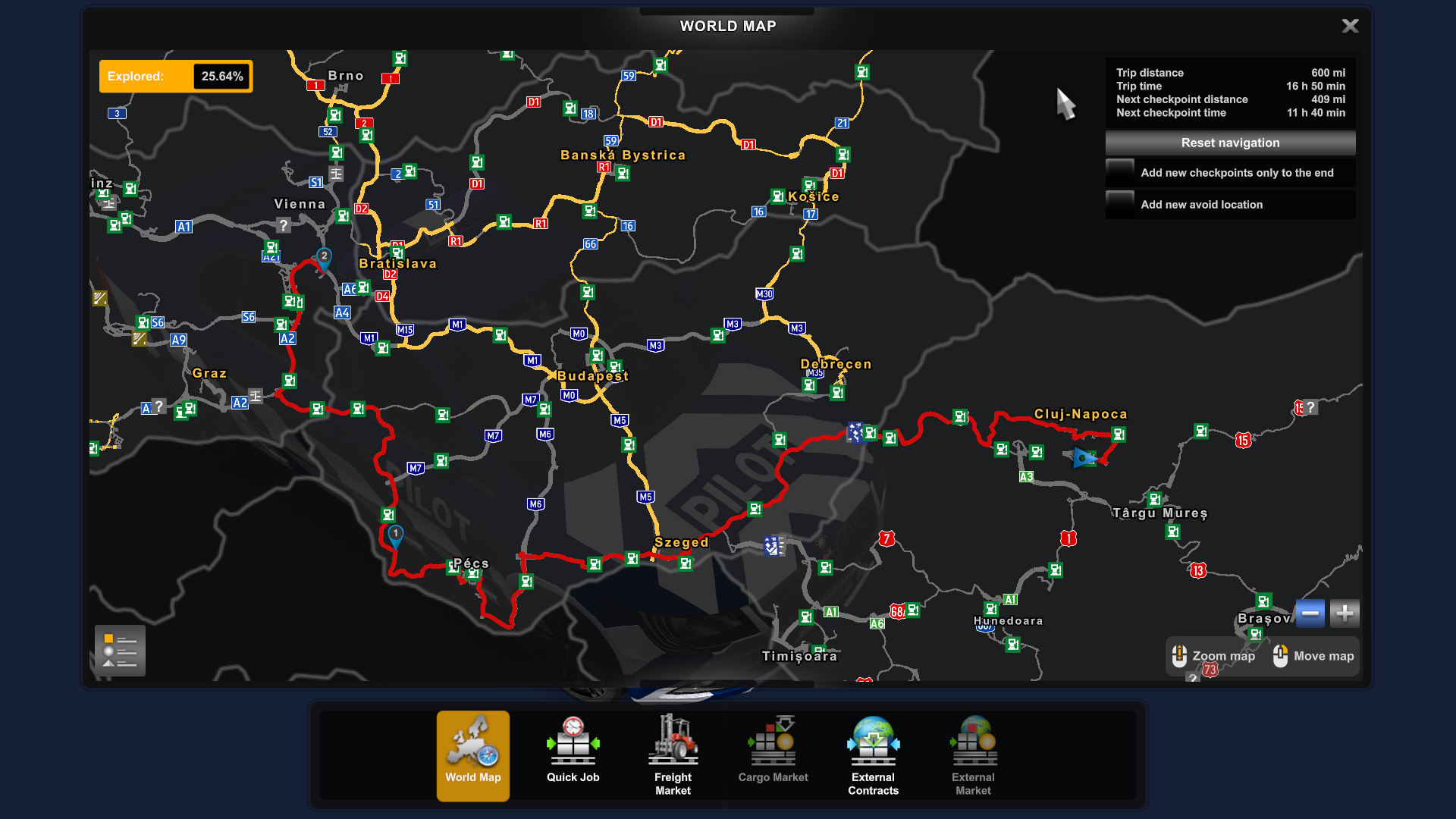Click the undiscovered city question mark near Graz

pos(157,406)
